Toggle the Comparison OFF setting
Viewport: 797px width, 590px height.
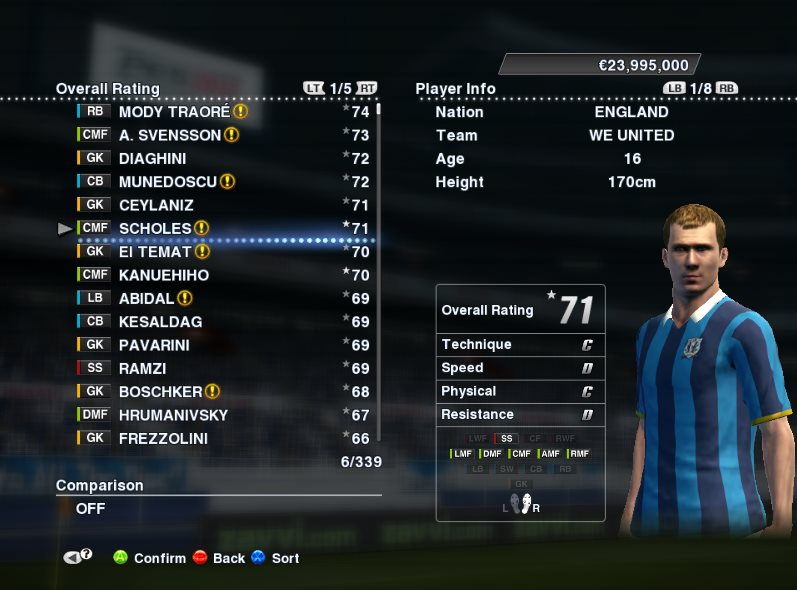(x=91, y=508)
